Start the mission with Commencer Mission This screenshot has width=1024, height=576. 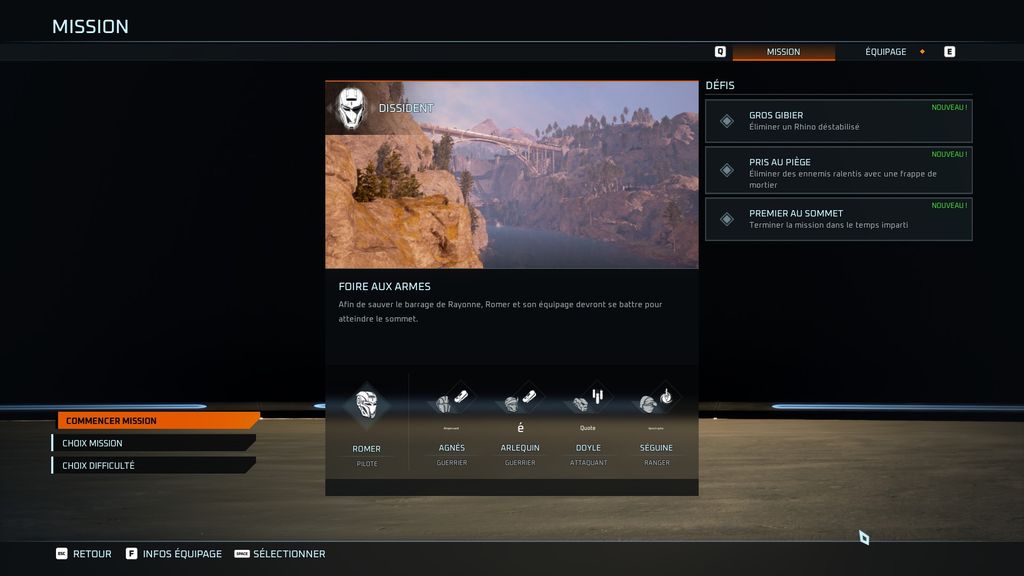pos(157,421)
